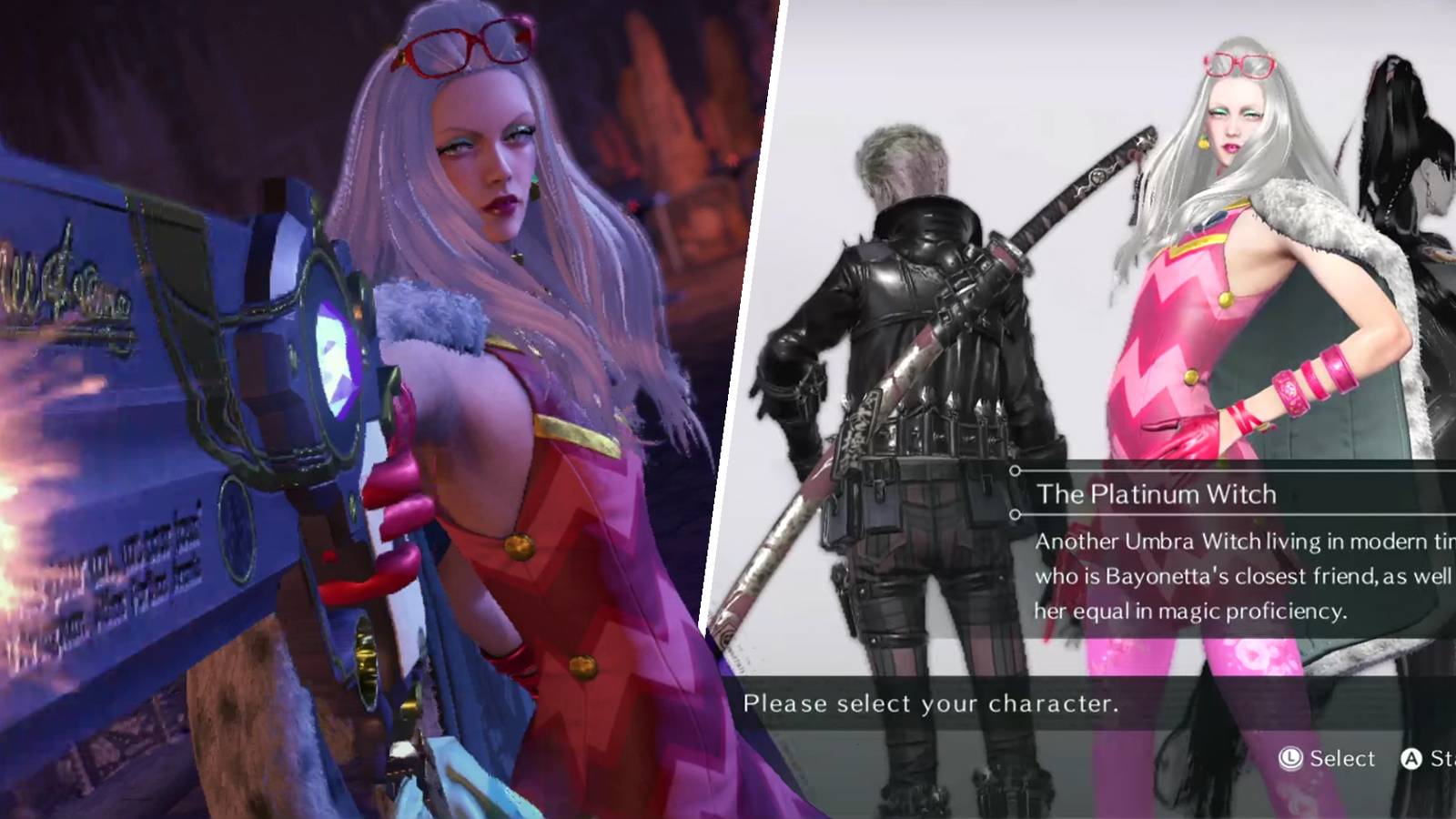This screenshot has height=819, width=1456.
Task: Open the character roster carousel
Action: point(1092,364)
